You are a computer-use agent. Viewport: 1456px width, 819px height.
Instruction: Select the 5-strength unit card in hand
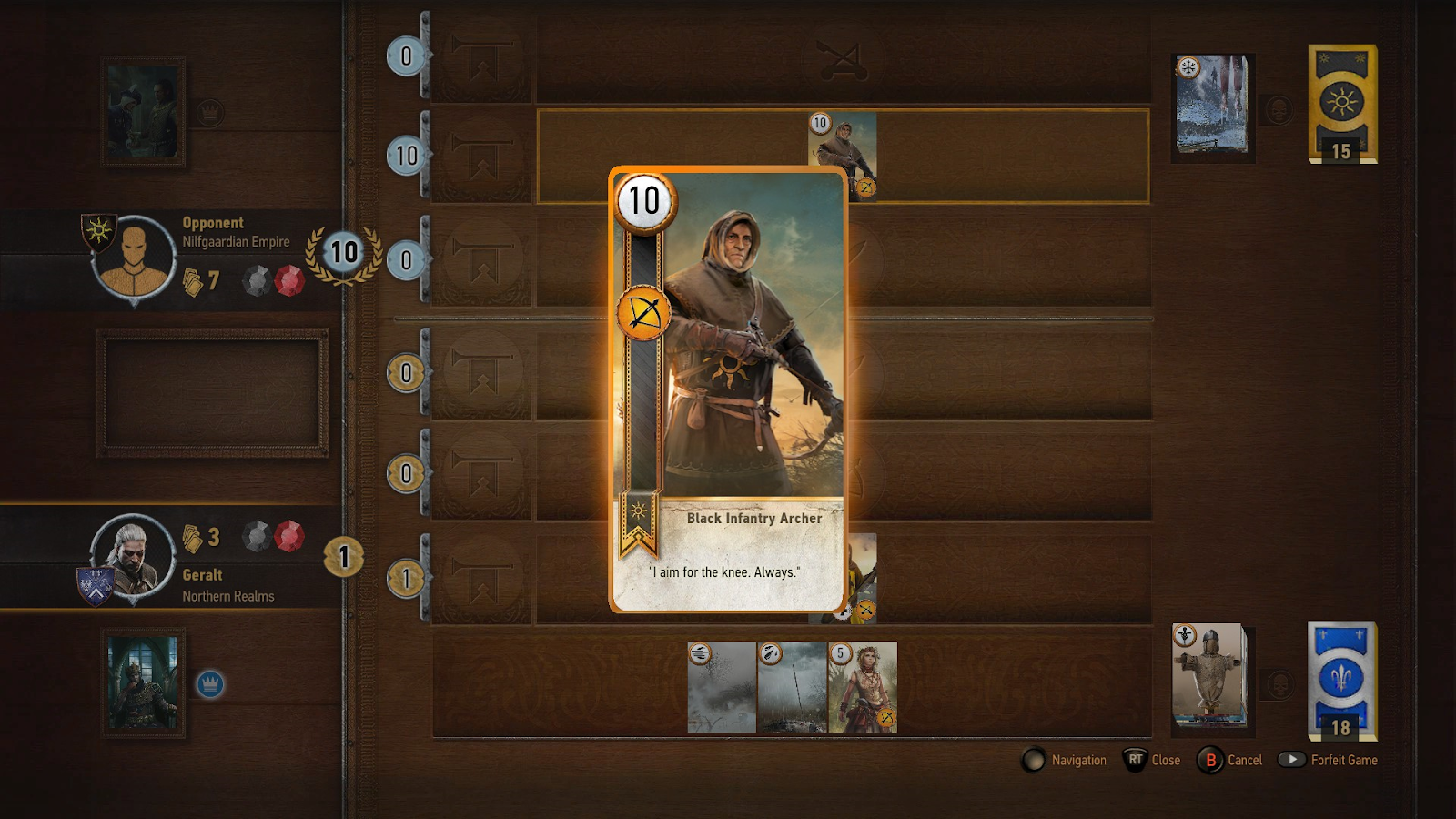click(x=863, y=687)
